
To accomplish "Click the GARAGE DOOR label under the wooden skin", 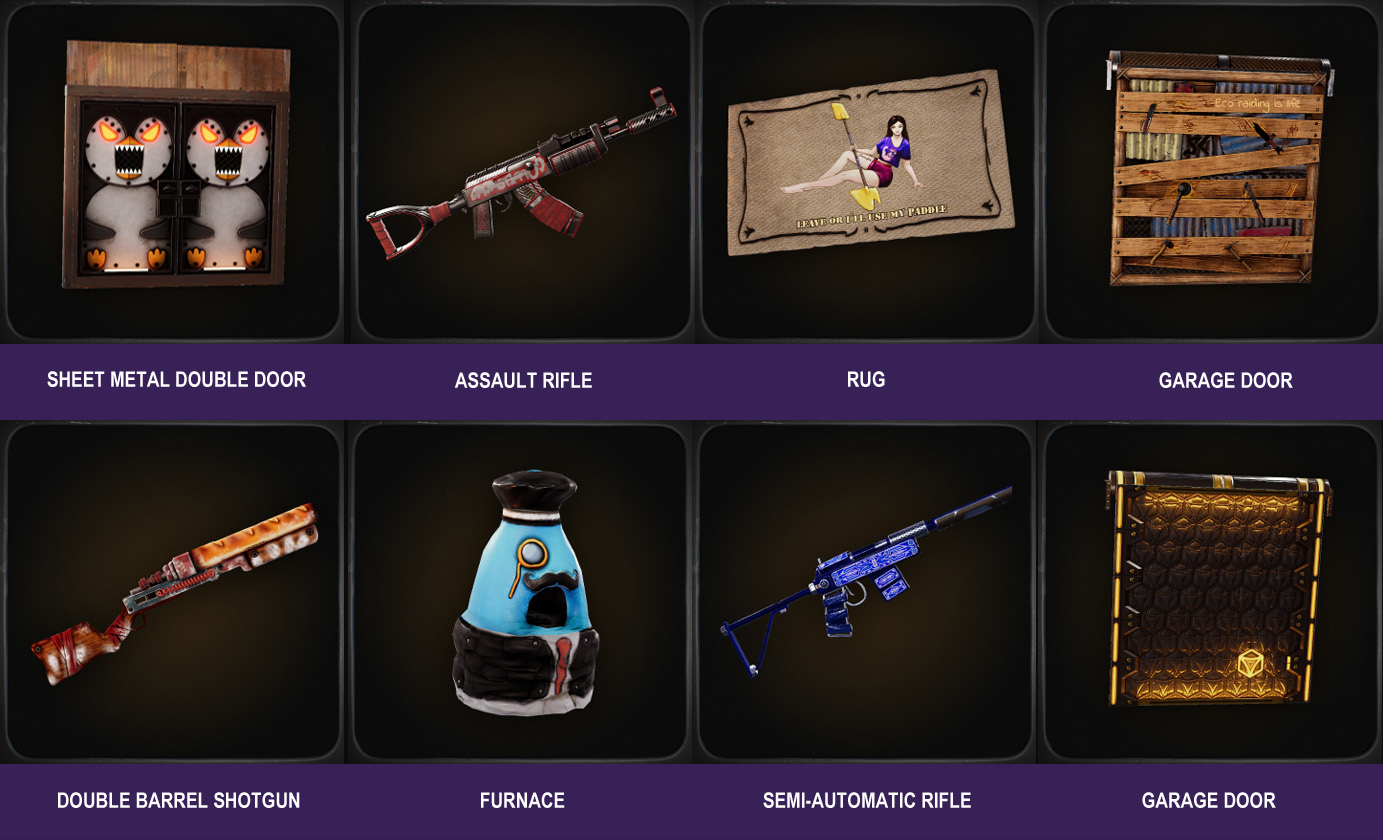I will pyautogui.click(x=1225, y=380).
